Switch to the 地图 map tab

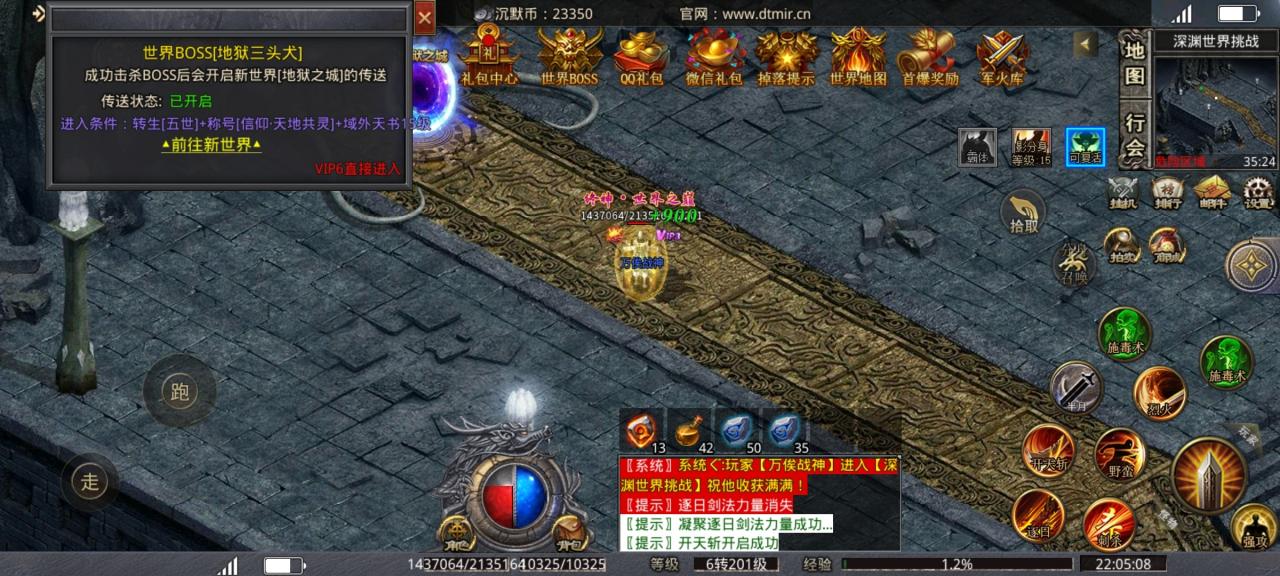(x=1134, y=62)
